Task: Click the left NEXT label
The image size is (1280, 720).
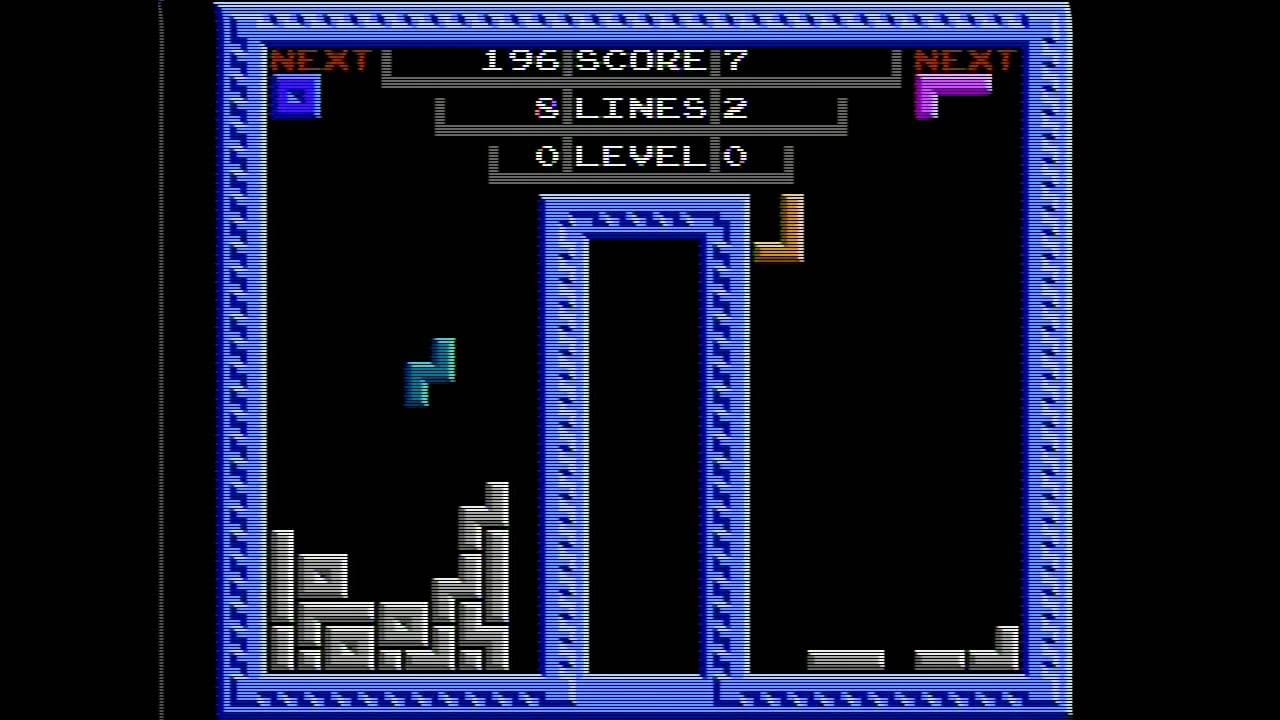Action: pyautogui.click(x=320, y=59)
